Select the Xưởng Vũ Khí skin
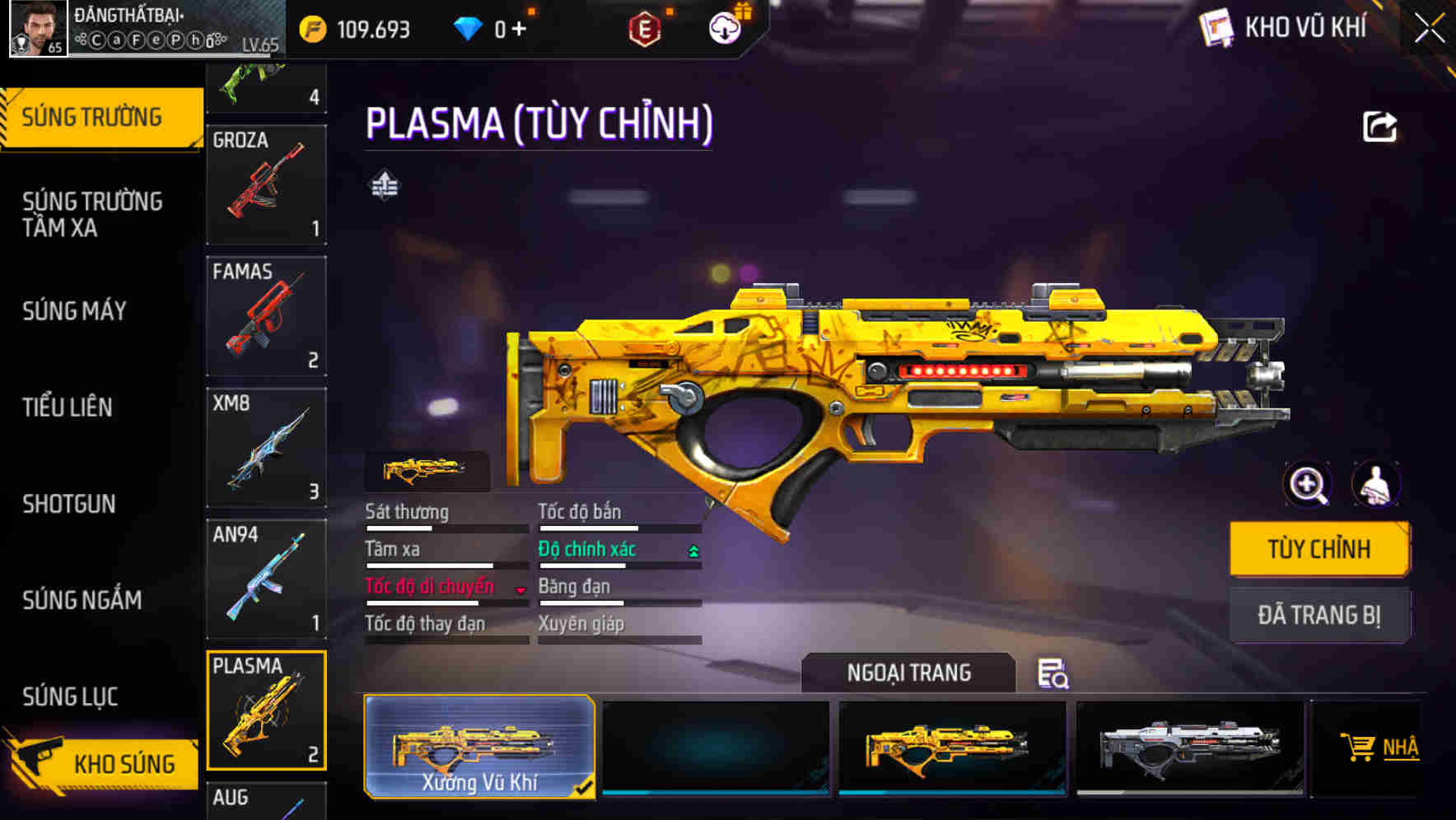This screenshot has width=1456, height=820. pos(479,747)
